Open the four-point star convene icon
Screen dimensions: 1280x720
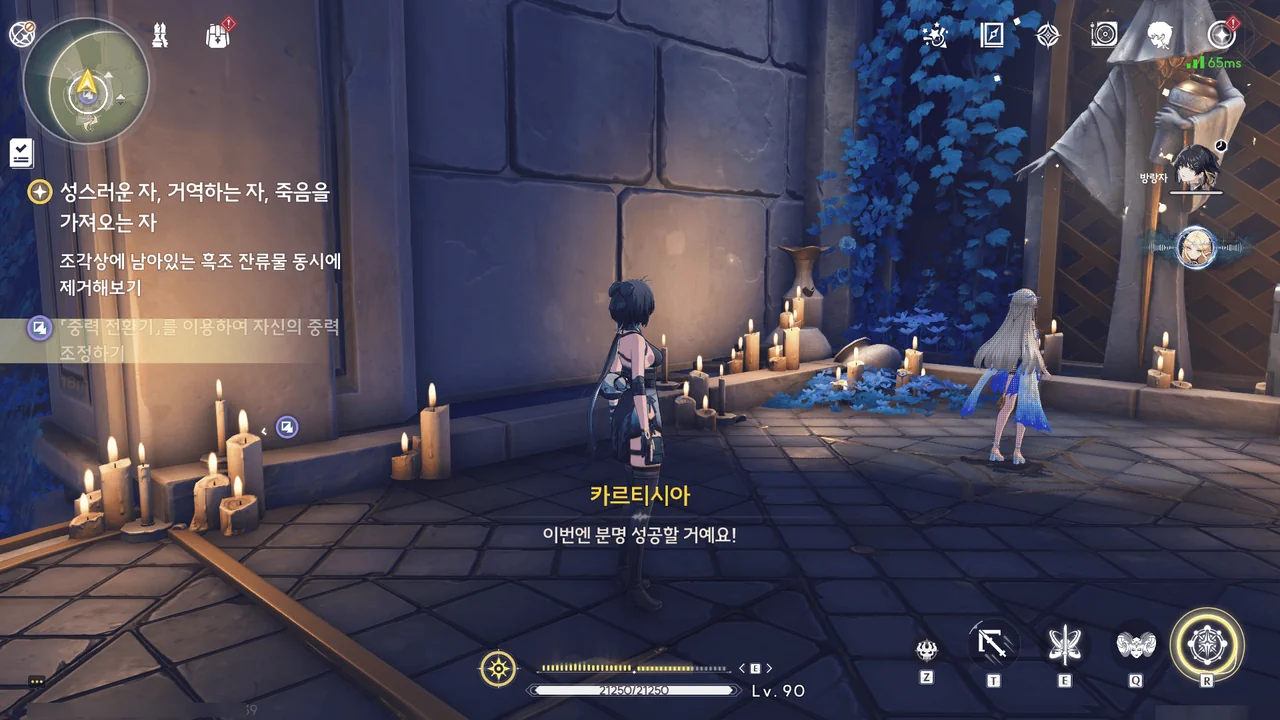click(1047, 35)
